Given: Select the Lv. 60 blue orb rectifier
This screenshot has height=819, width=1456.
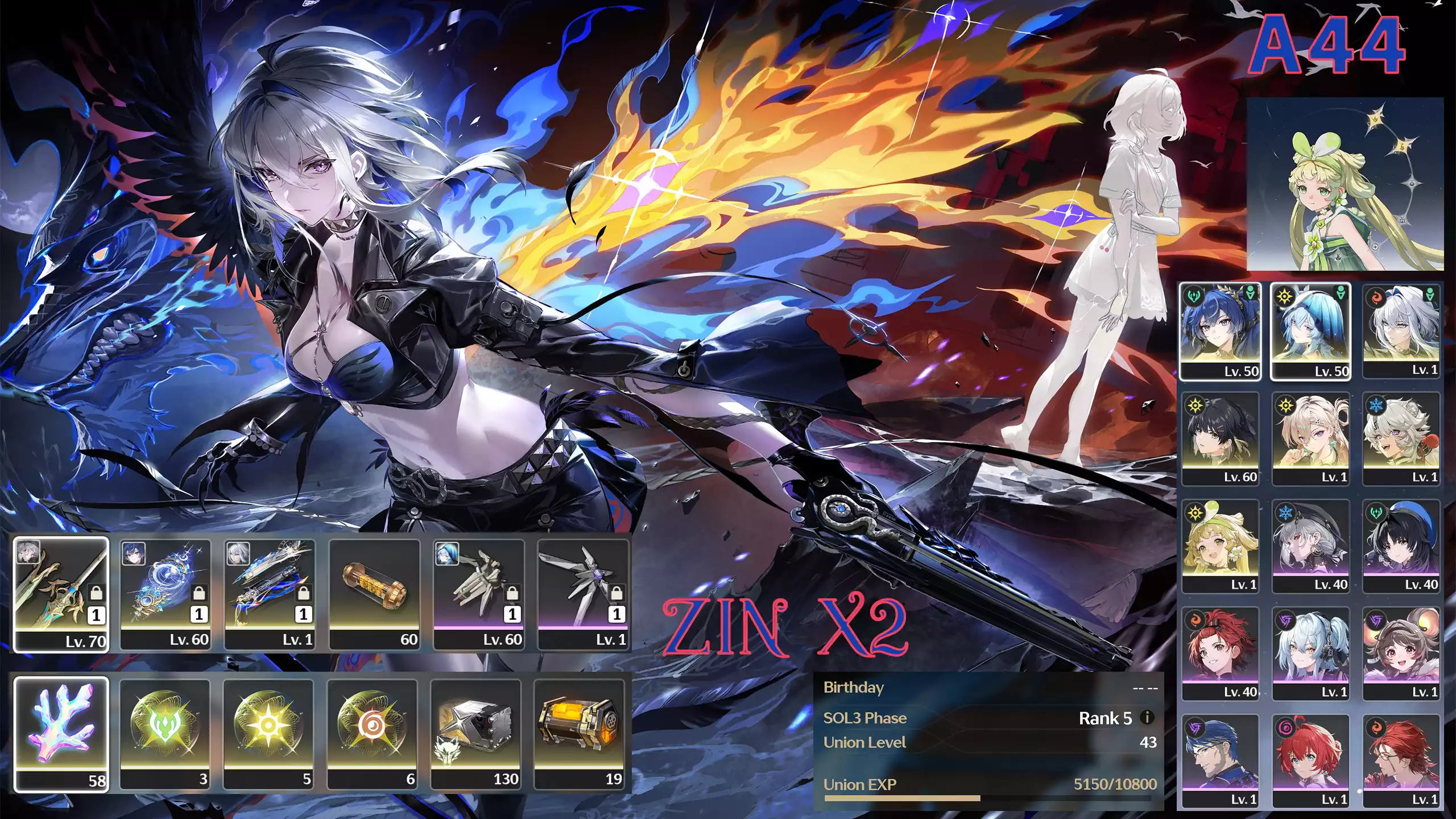Looking at the screenshot, I should (166, 594).
